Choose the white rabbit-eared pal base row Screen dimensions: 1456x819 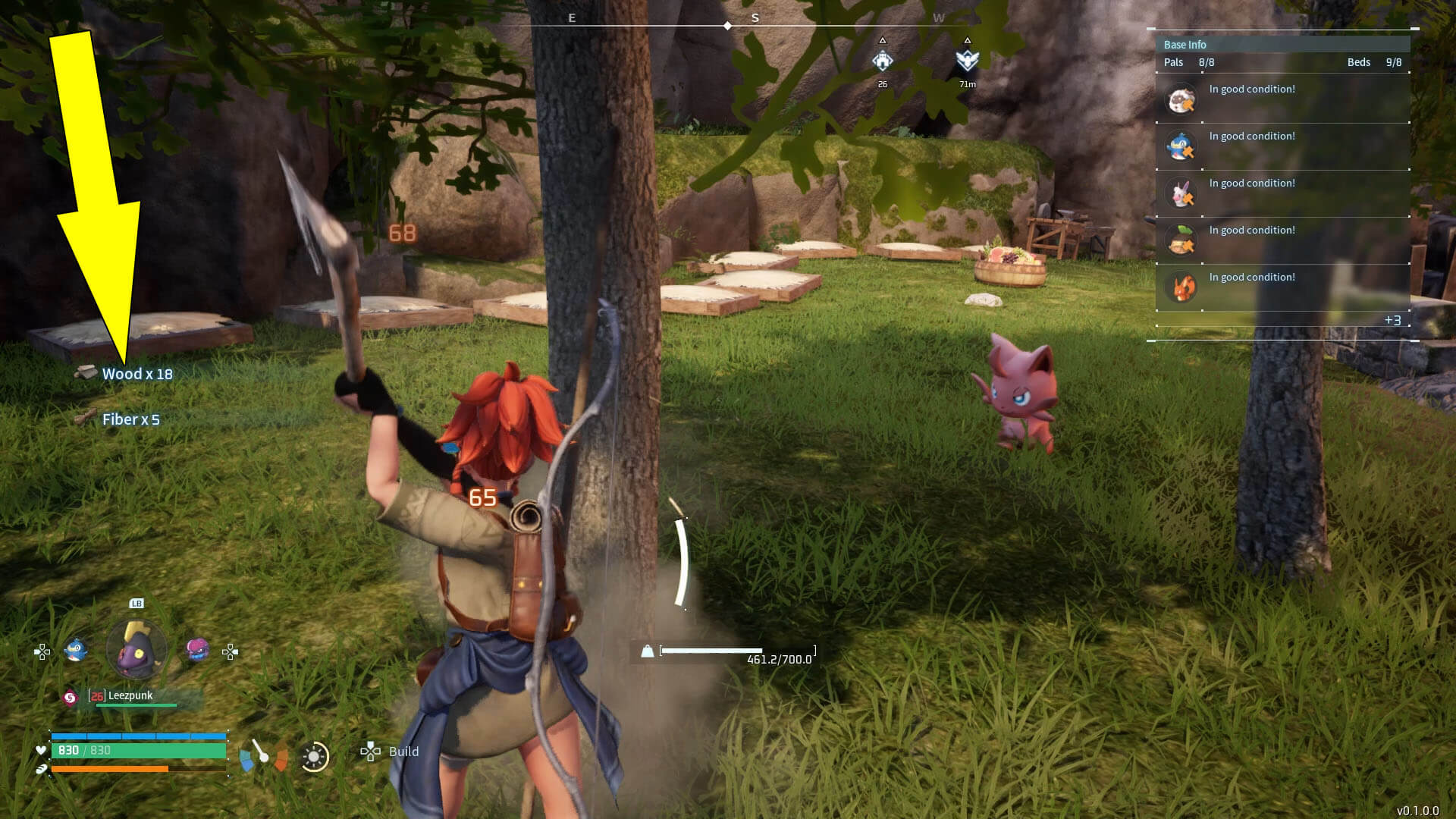tap(1181, 194)
